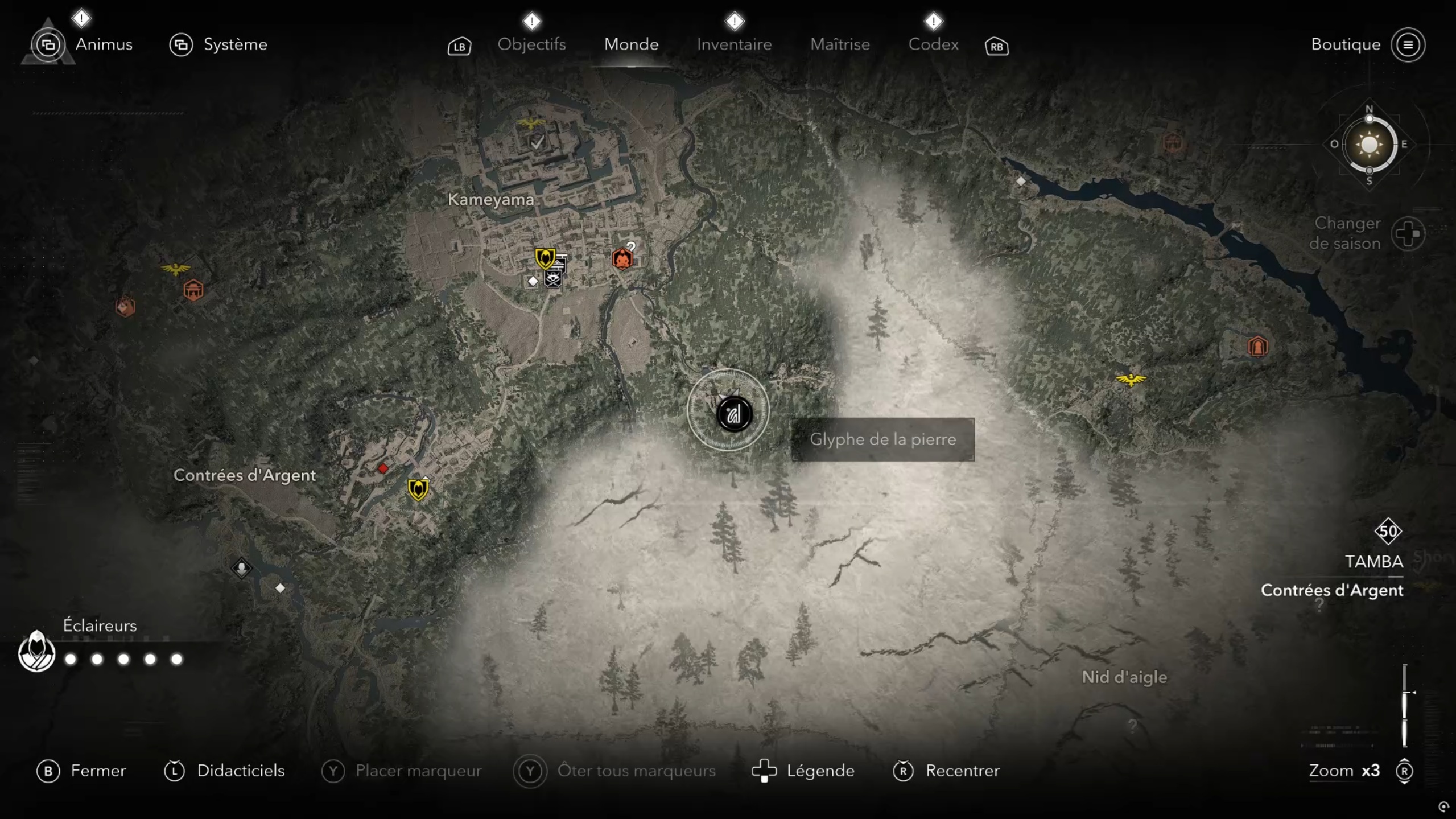Select the orange shrine gate marker east
Viewport: 1456px width, 819px height.
tap(1257, 346)
